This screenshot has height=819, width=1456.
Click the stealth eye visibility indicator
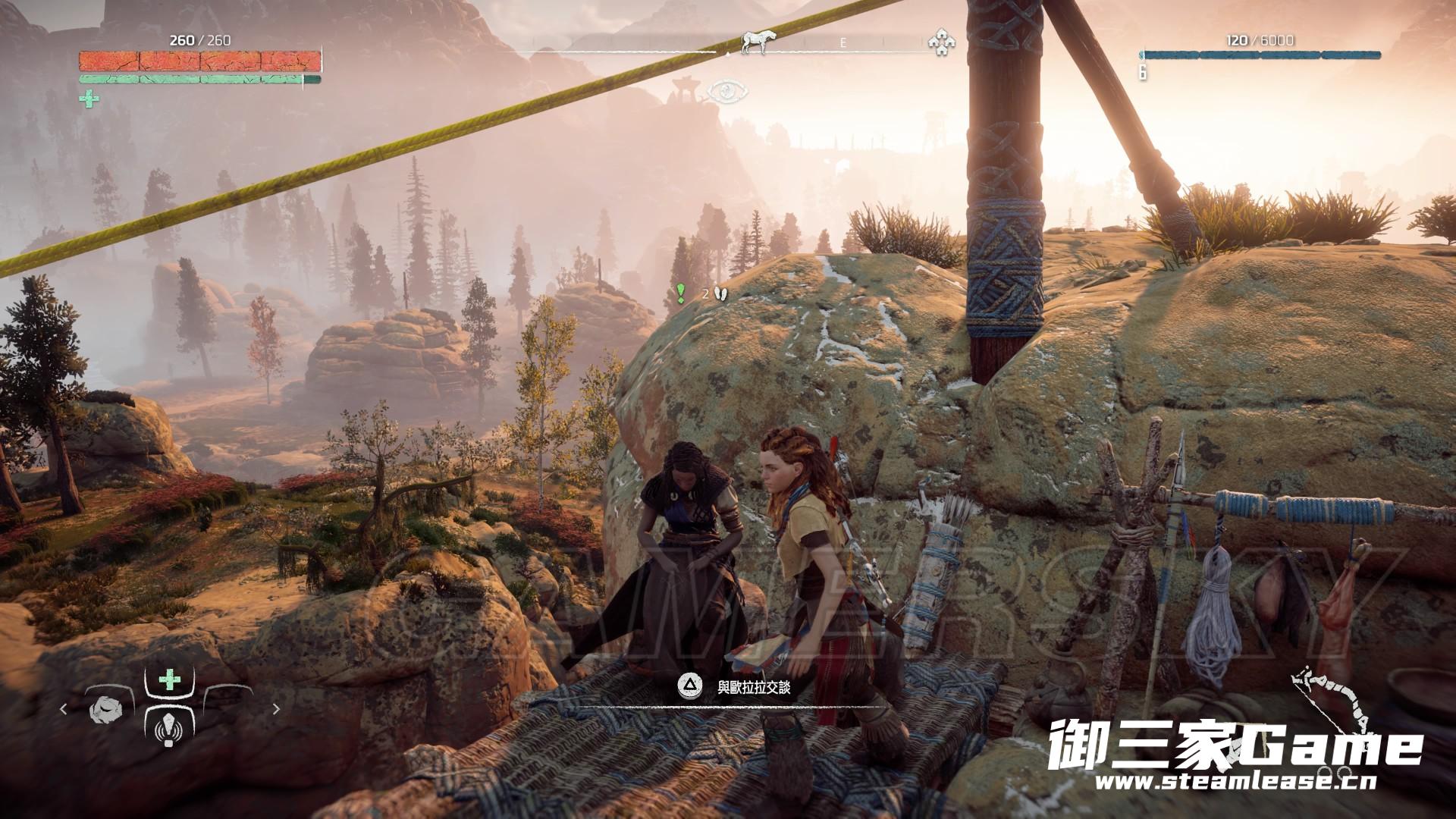727,92
